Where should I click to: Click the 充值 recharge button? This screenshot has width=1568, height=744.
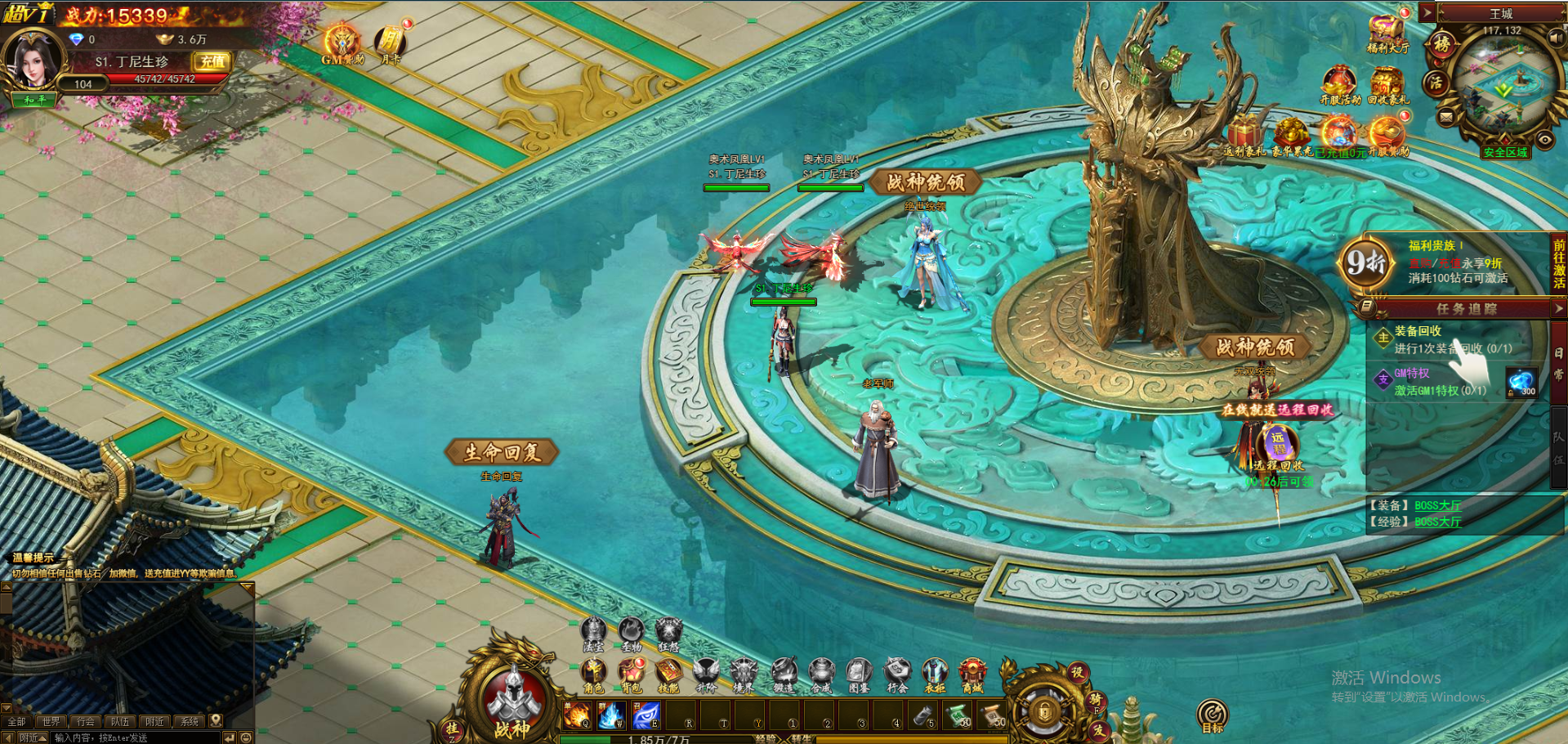click(212, 61)
